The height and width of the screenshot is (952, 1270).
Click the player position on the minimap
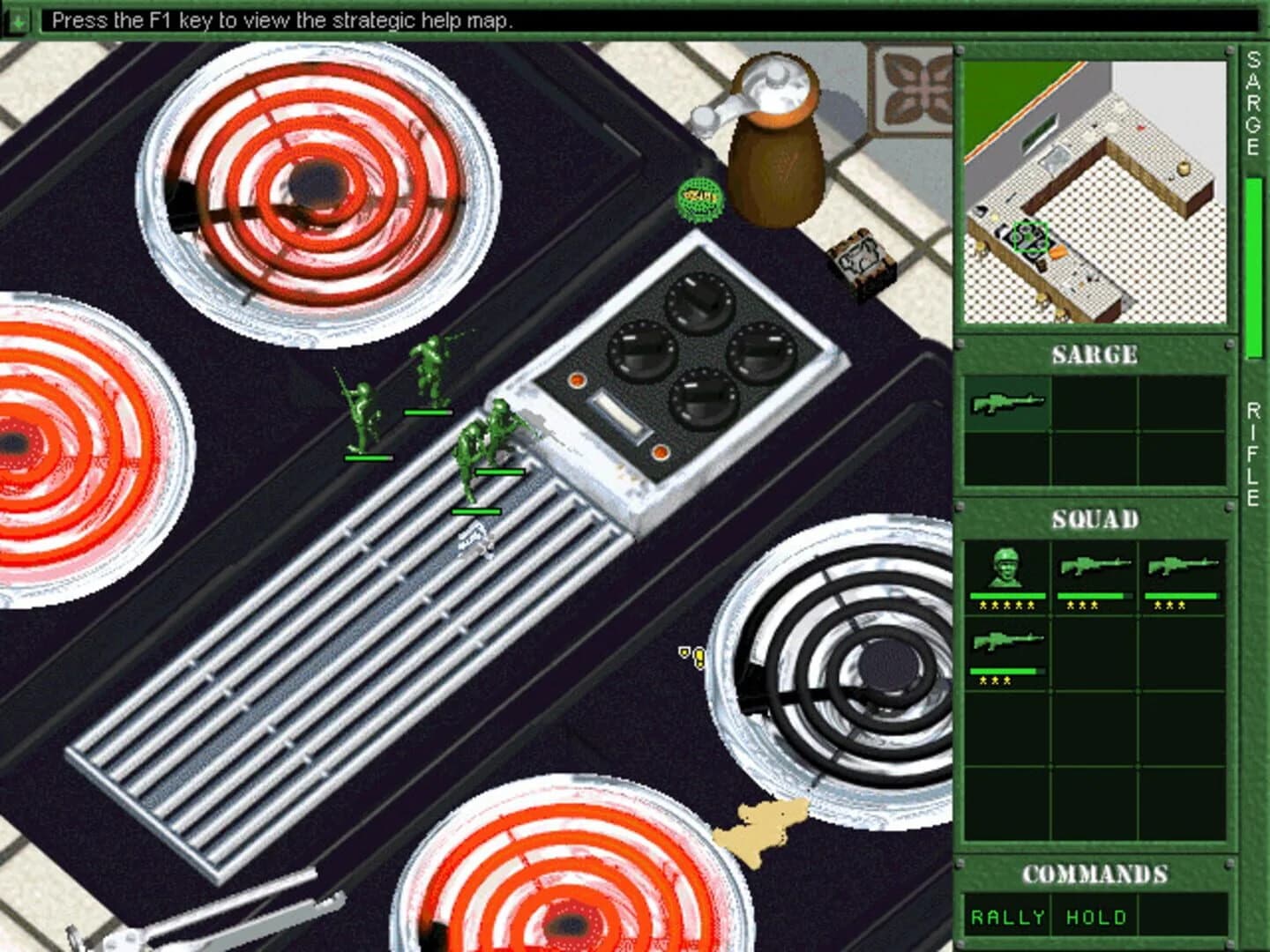click(1029, 238)
